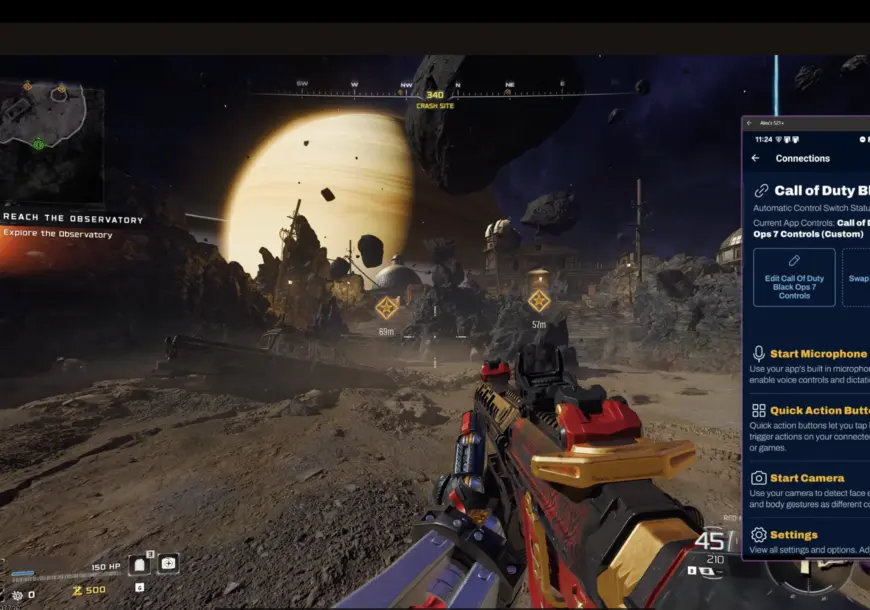This screenshot has height=610, width=870.
Task: Click the objective marker showing 57m
Action: tap(539, 301)
